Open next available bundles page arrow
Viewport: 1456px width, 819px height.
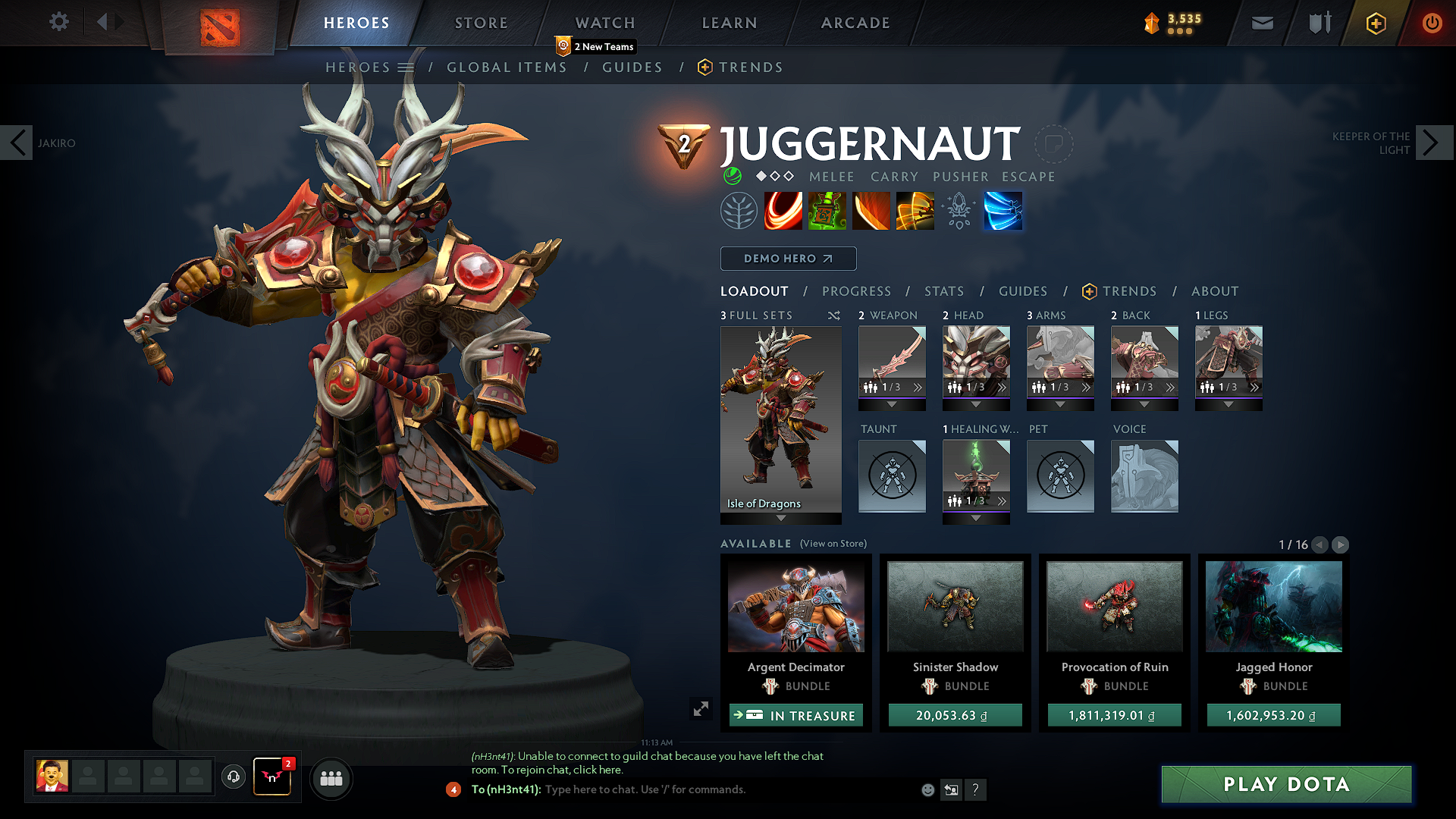(x=1341, y=544)
